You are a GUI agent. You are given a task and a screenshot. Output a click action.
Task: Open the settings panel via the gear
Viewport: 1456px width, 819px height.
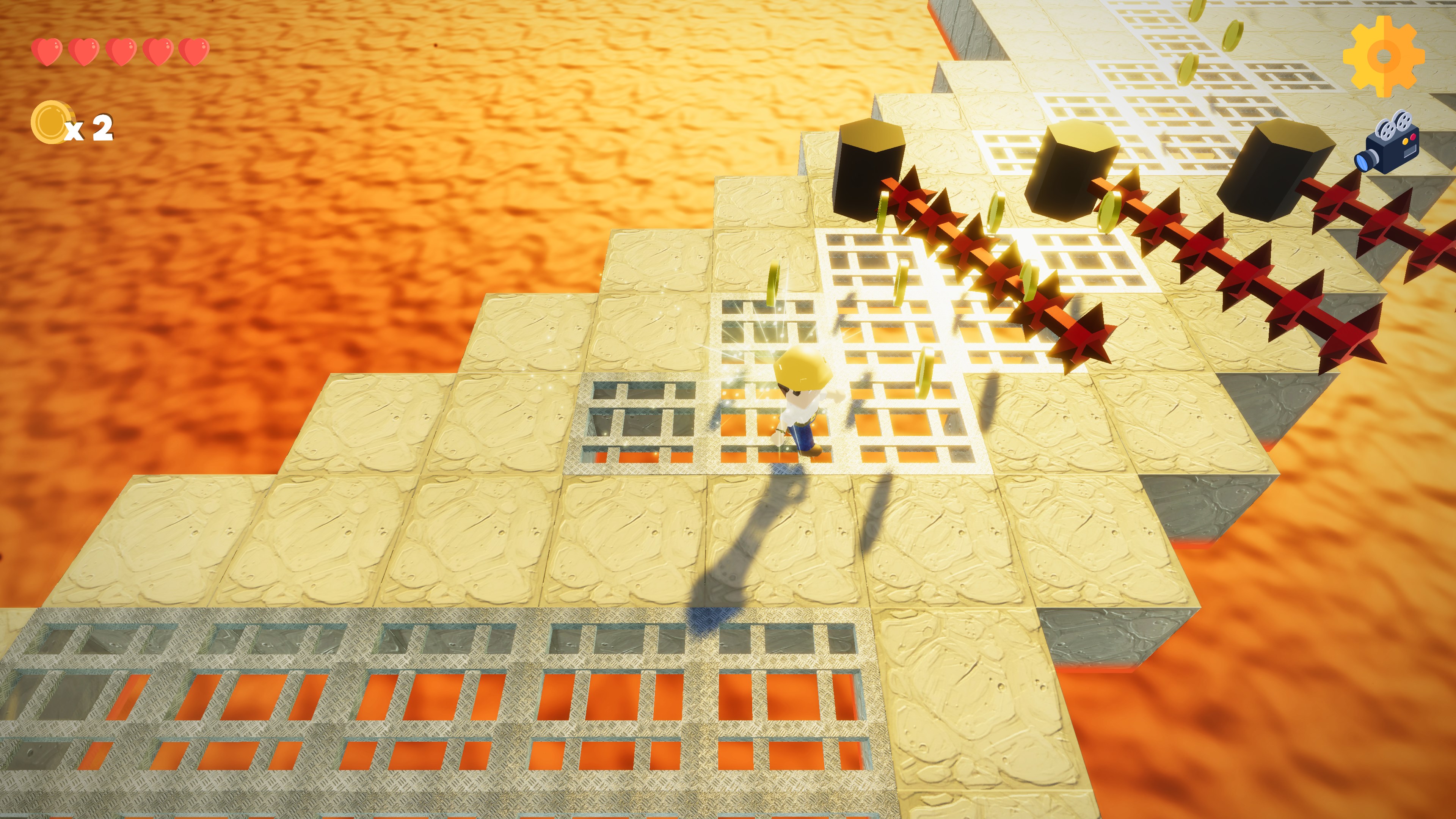[1384, 56]
